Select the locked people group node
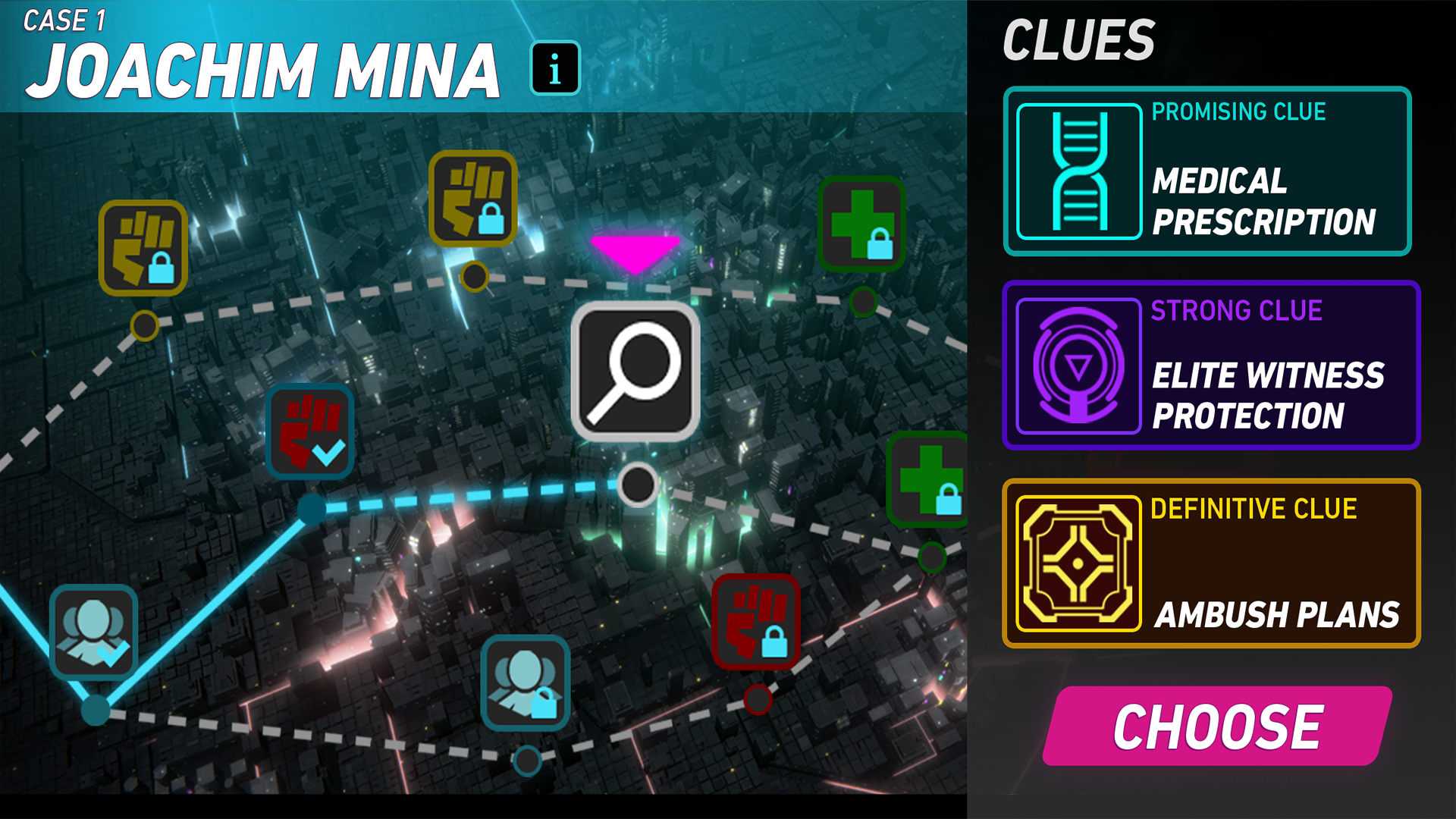The width and height of the screenshot is (1456, 819). click(x=525, y=682)
